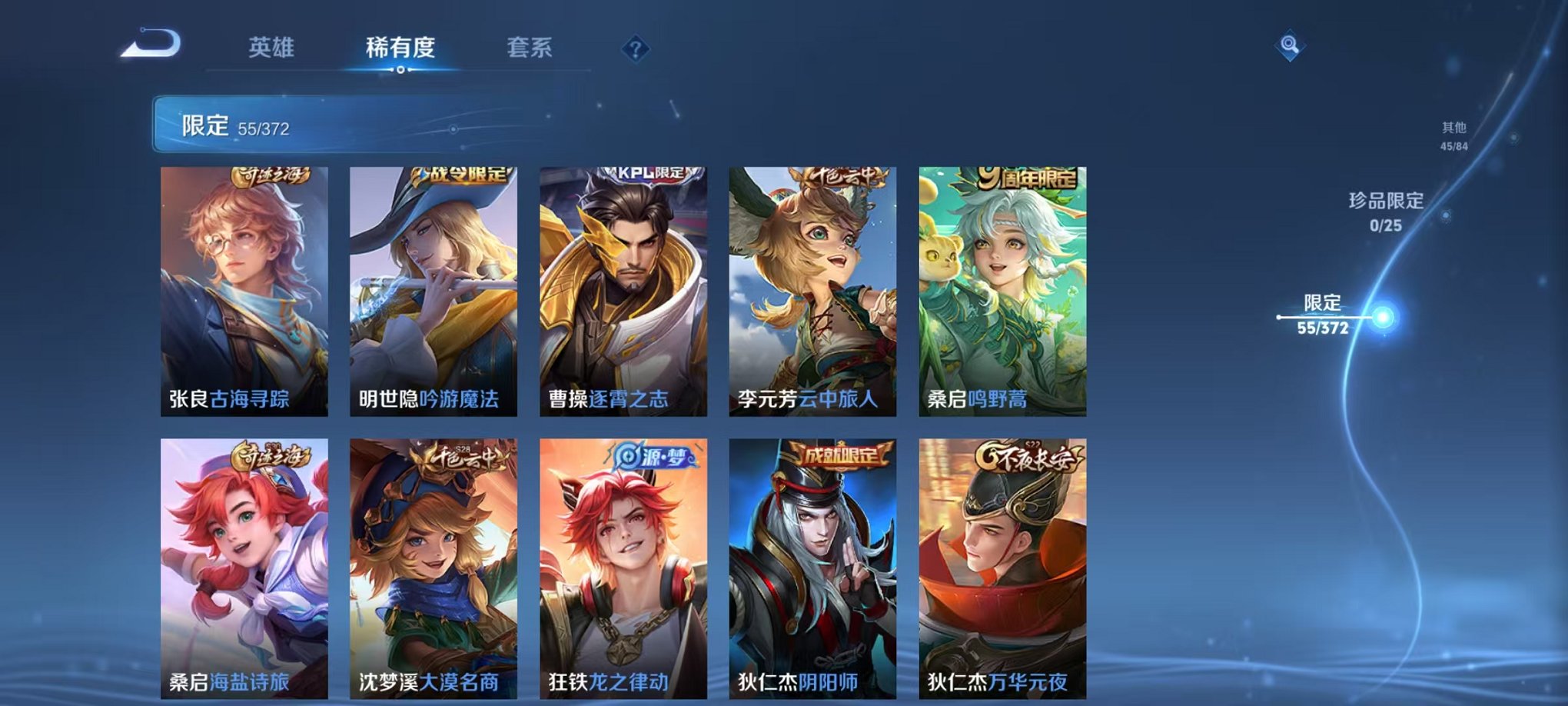Open the search via the magnifier icon
This screenshot has width=1568, height=706.
click(x=1291, y=44)
